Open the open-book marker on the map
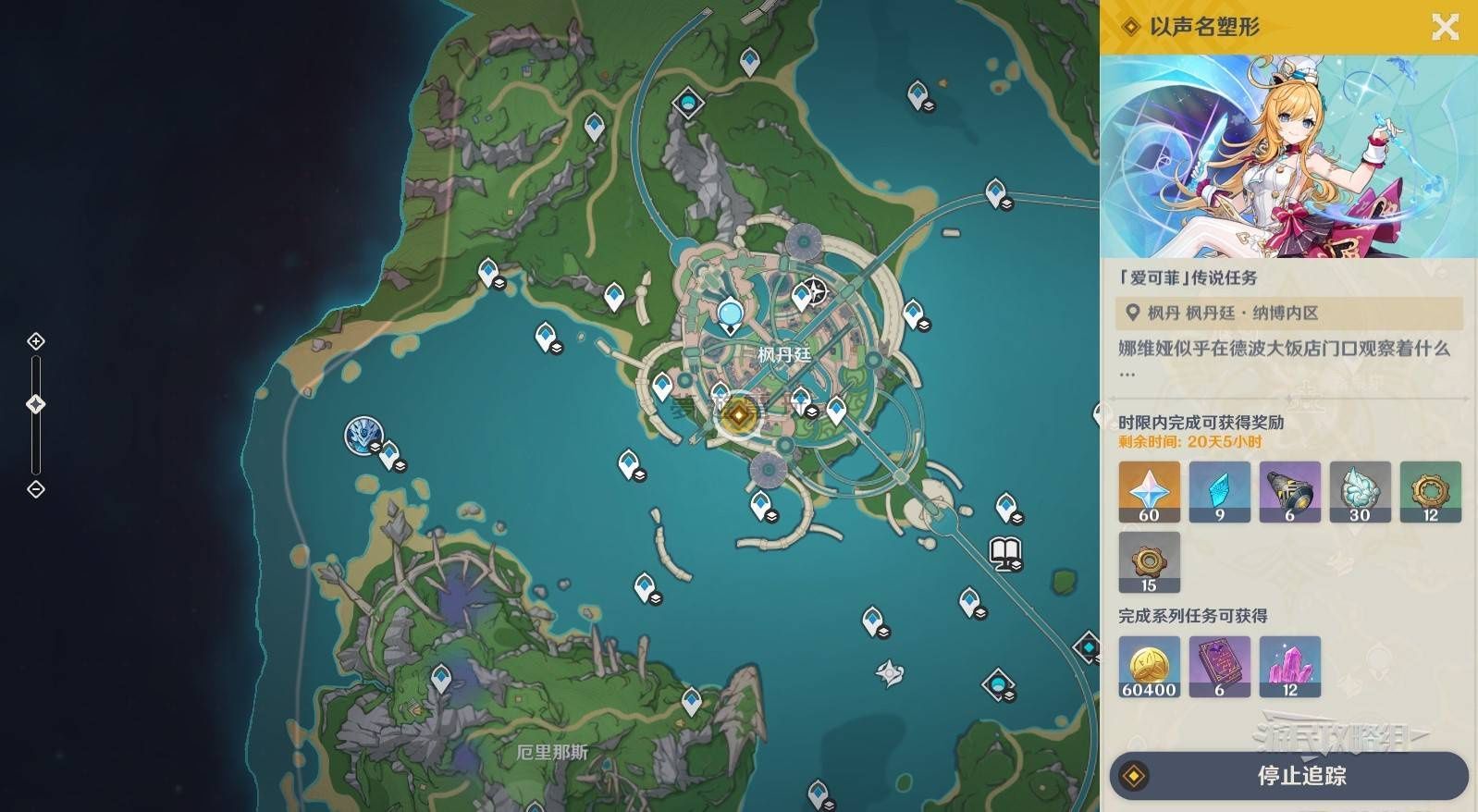This screenshot has width=1478, height=812. [x=1004, y=552]
